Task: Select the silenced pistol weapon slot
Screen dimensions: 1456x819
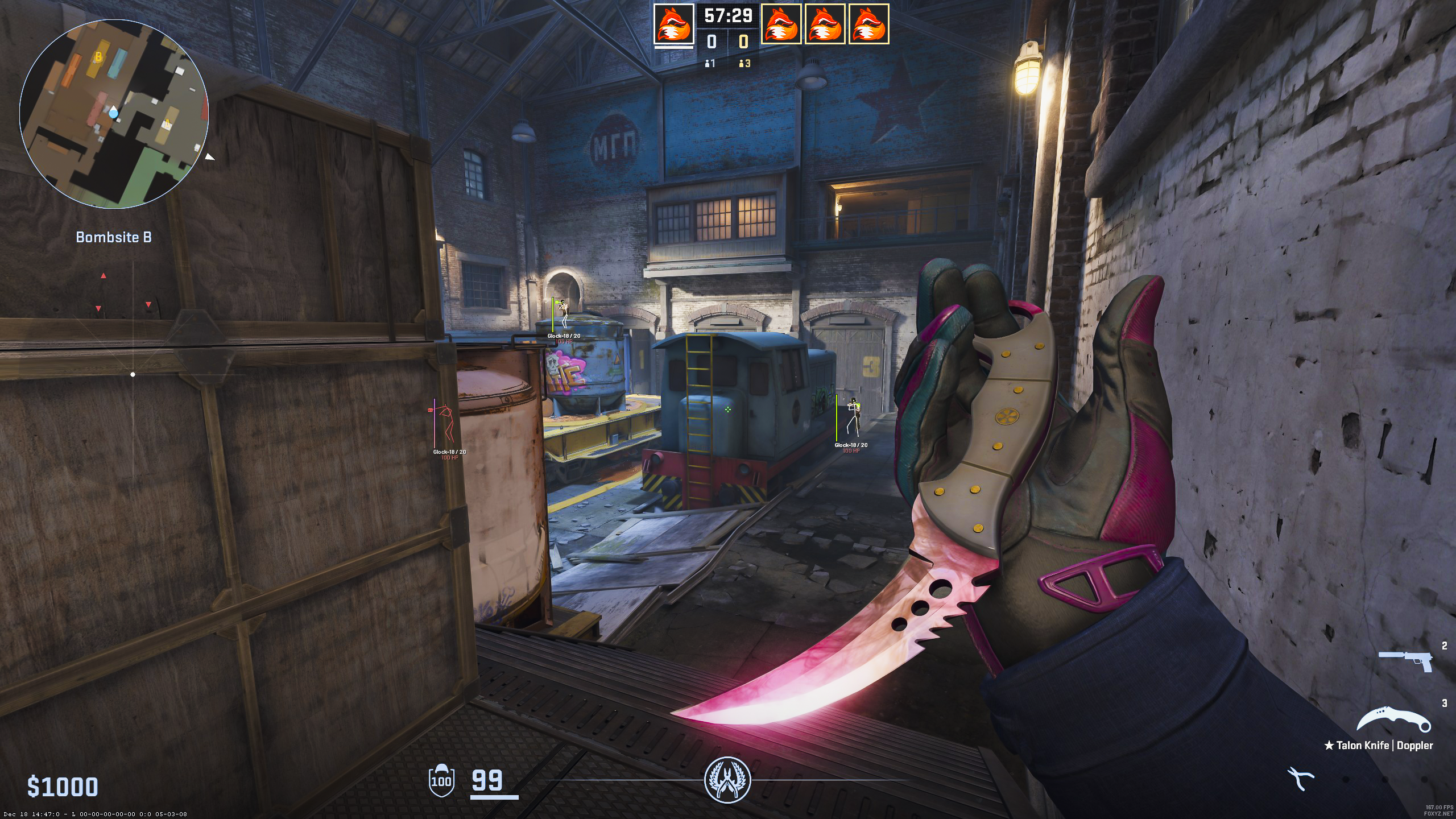Action: coord(1405,661)
